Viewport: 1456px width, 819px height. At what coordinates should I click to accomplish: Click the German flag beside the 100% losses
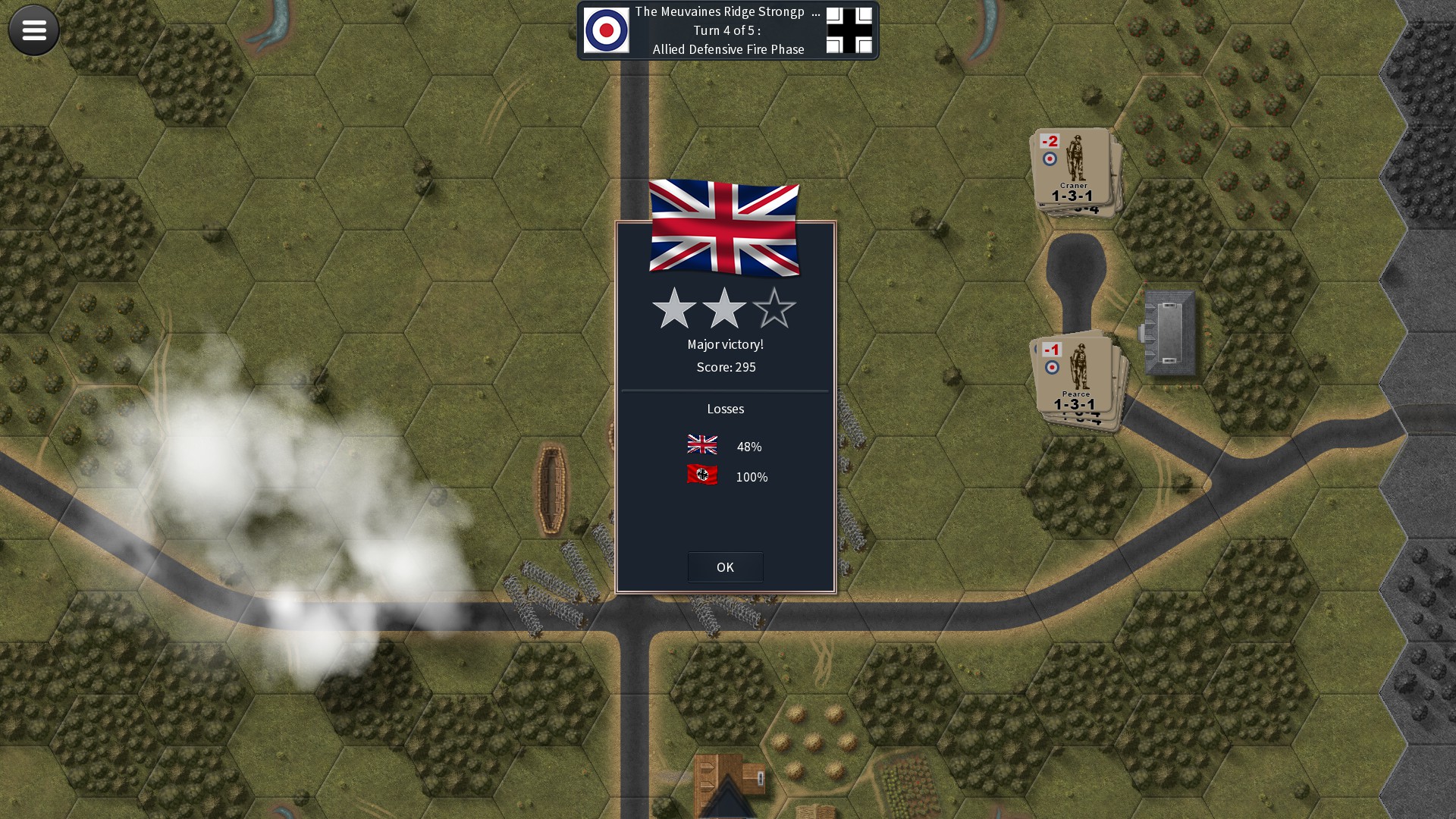(702, 476)
